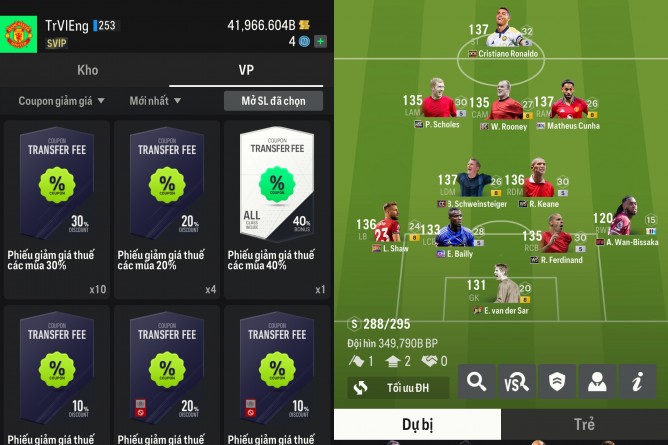The width and height of the screenshot is (668, 445).
Task: Switch to the Dự bị tab
Action: click(x=416, y=424)
